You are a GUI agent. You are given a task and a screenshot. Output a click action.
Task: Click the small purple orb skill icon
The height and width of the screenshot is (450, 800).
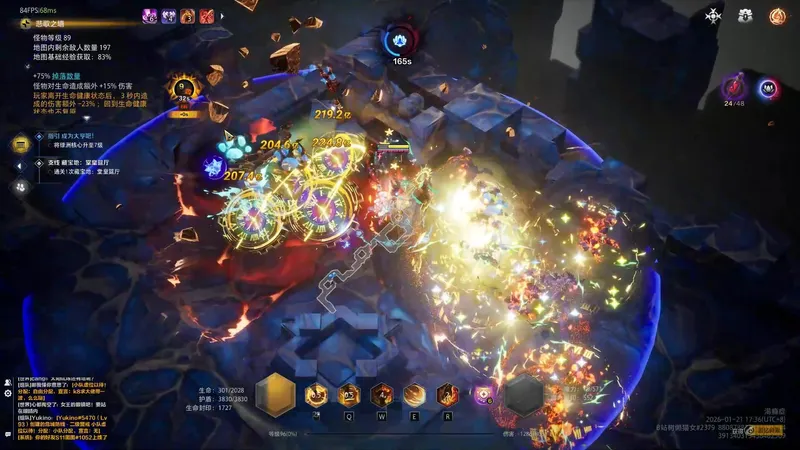tap(483, 394)
